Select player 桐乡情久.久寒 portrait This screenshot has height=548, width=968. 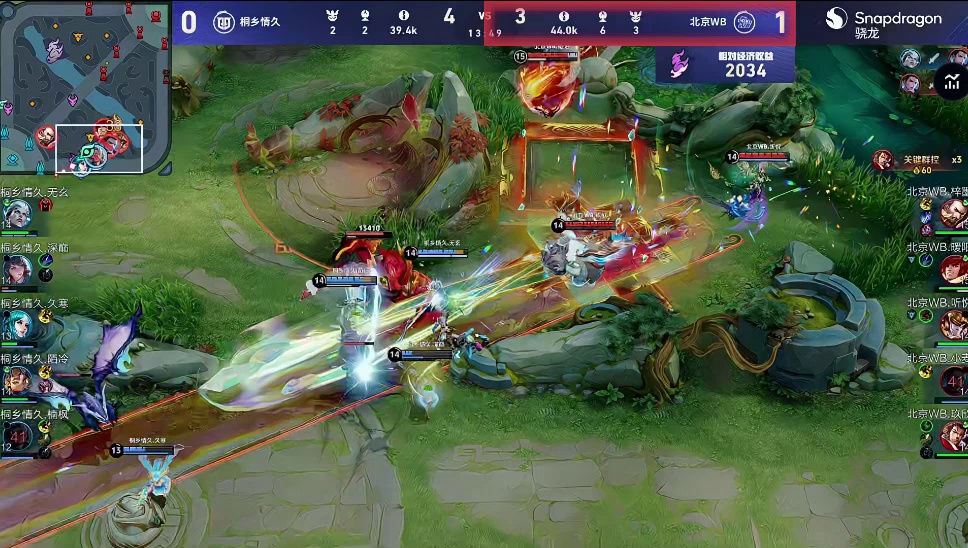point(17,325)
